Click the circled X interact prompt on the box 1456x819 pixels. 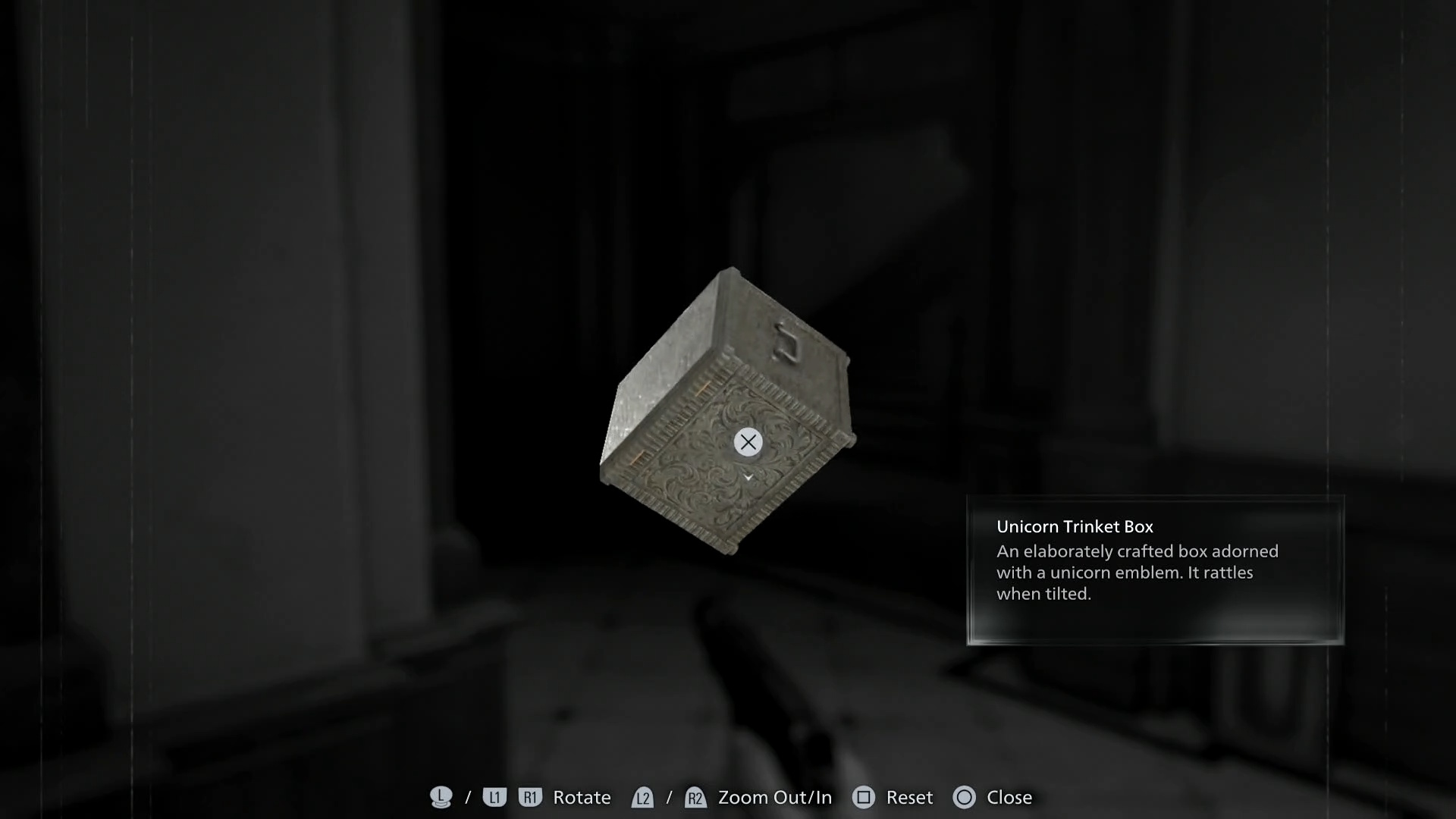(747, 442)
